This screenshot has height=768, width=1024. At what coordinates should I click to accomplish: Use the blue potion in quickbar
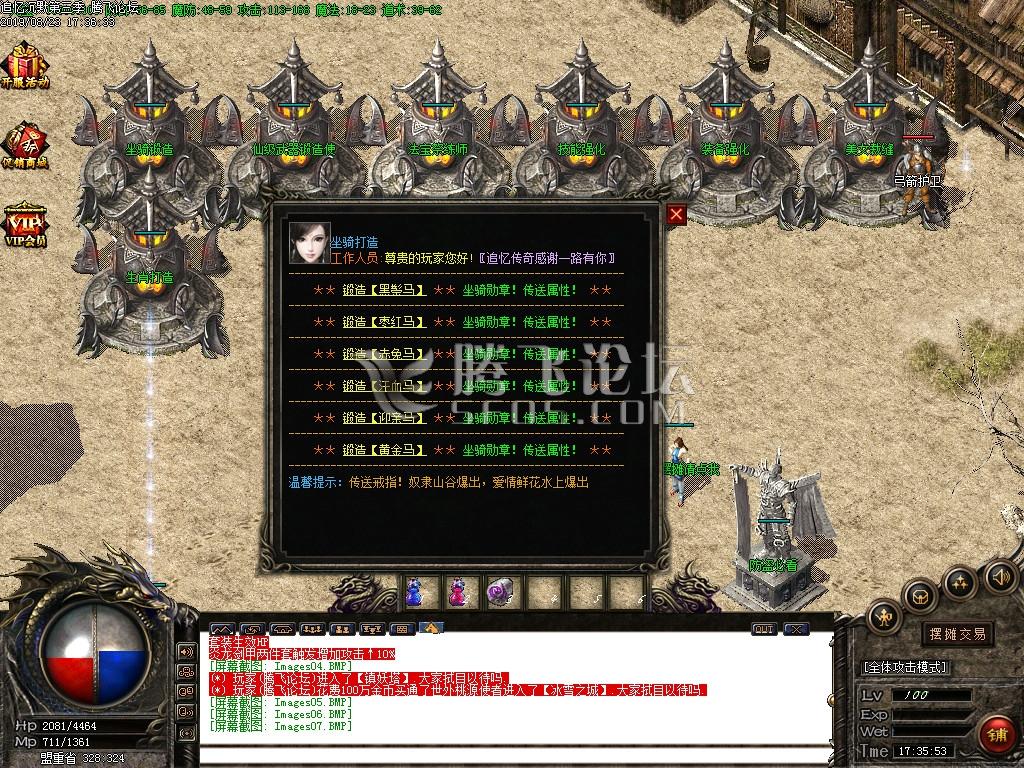click(415, 592)
